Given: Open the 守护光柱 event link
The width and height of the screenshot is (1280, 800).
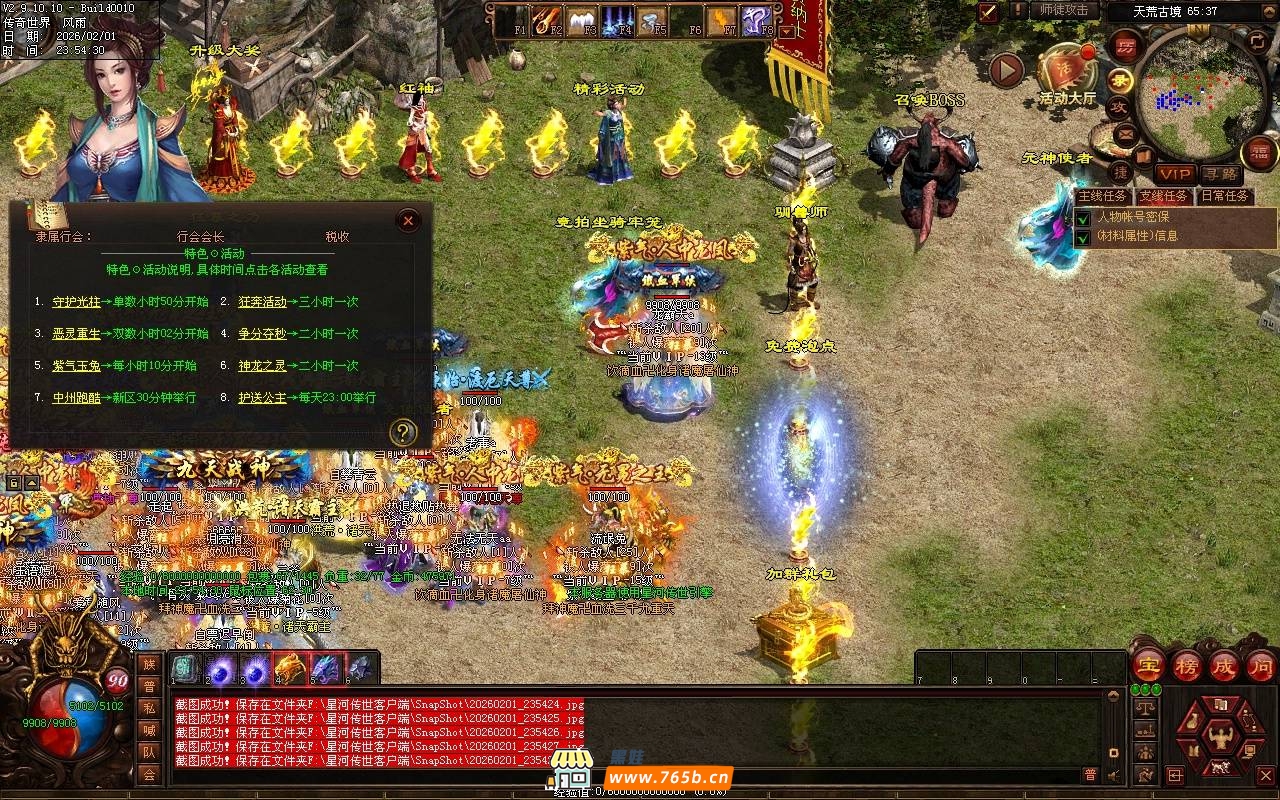Looking at the screenshot, I should (76, 302).
